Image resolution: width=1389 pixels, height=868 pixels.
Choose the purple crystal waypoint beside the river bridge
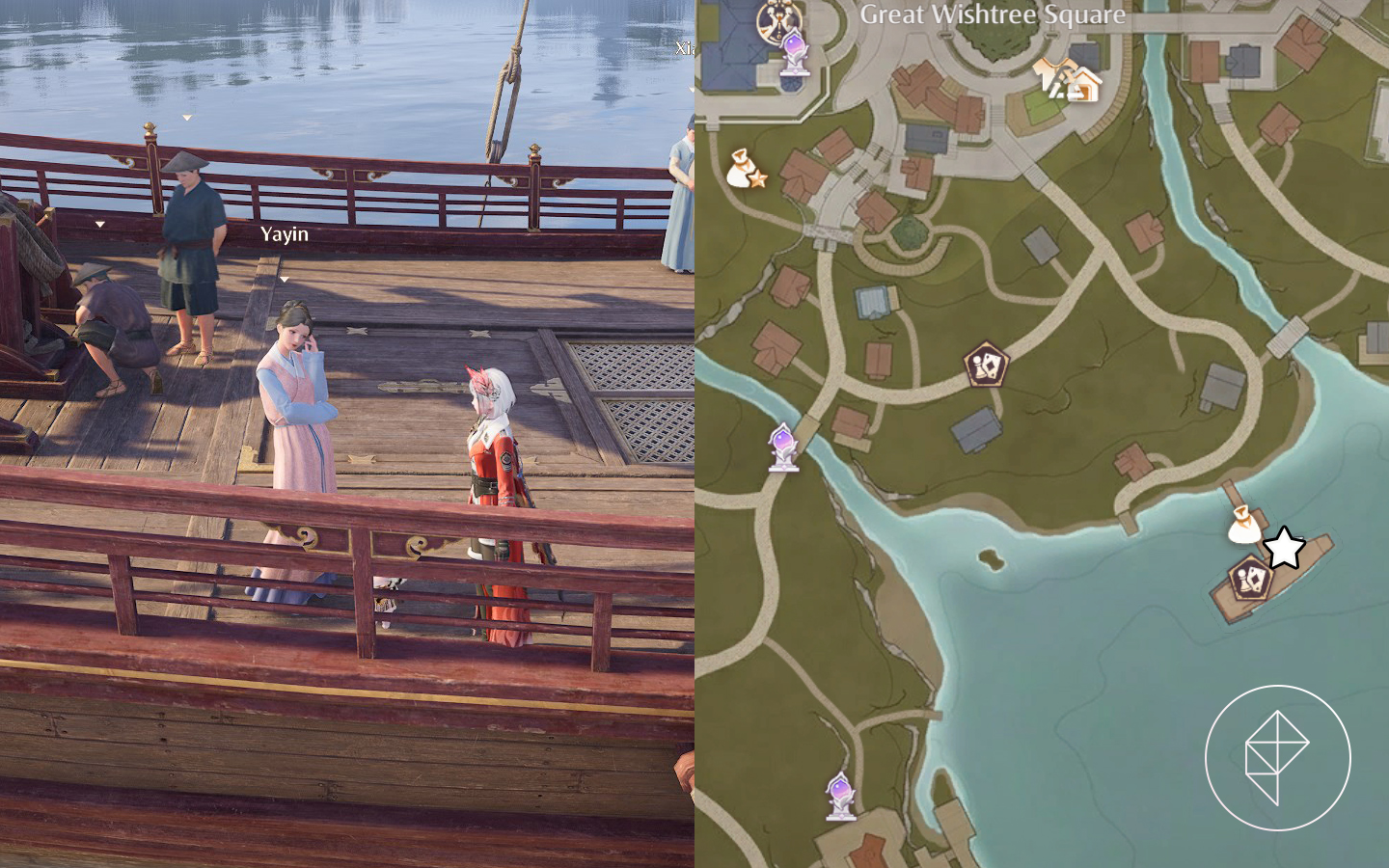(783, 447)
